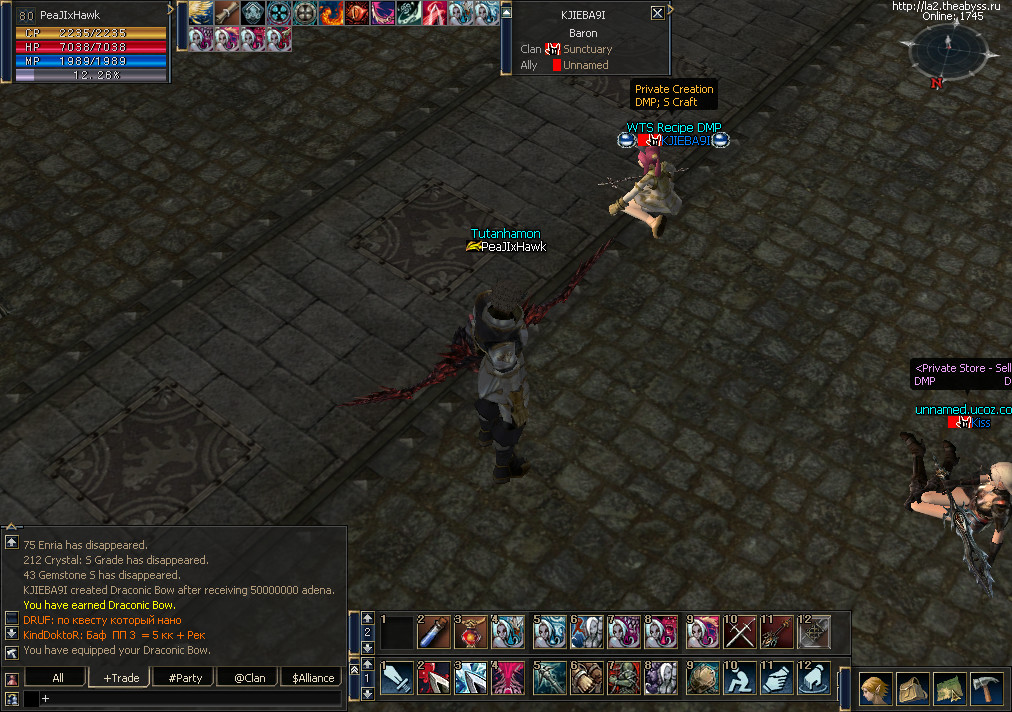
Task: Switch to the @Clan chat tab
Action: click(x=249, y=677)
